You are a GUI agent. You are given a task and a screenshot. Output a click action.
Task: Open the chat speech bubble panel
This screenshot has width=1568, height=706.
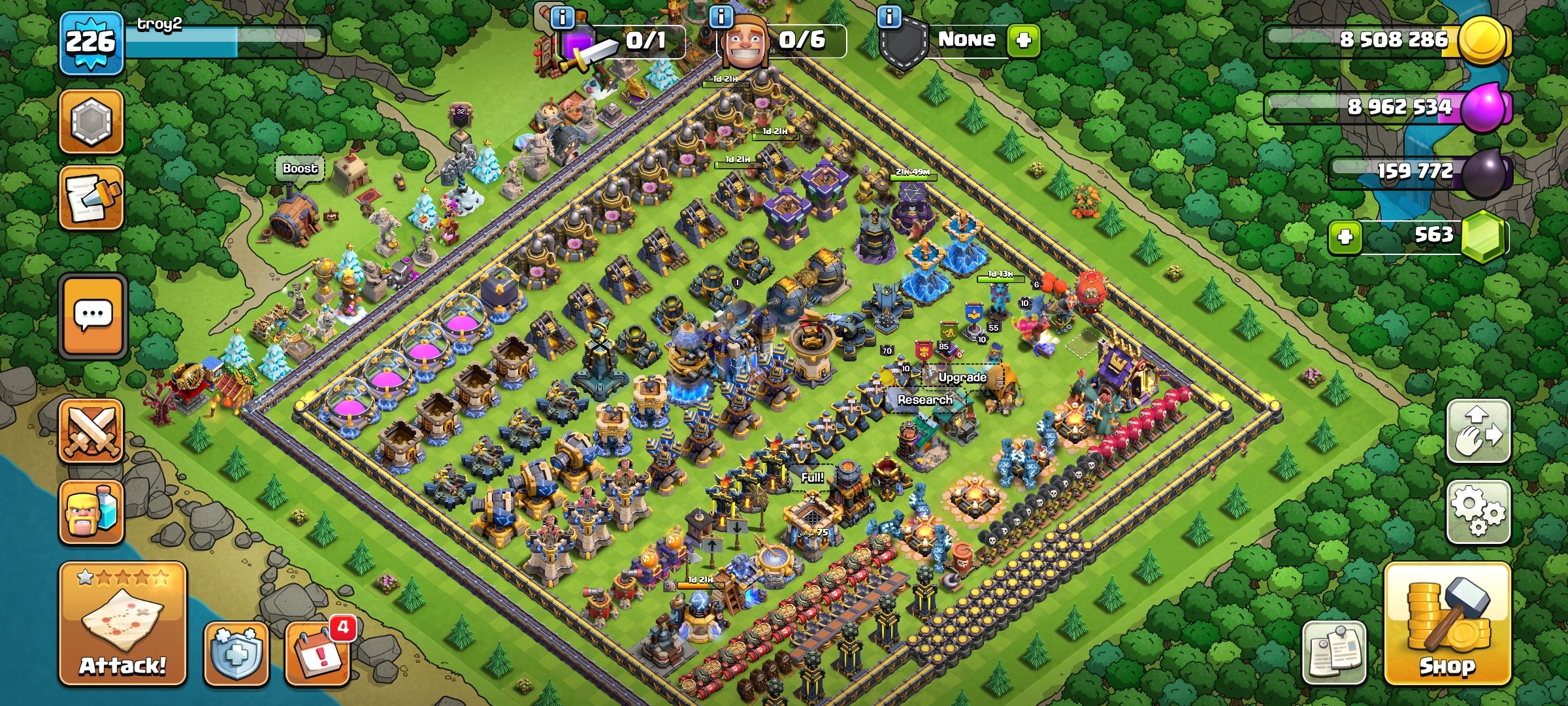tap(92, 316)
